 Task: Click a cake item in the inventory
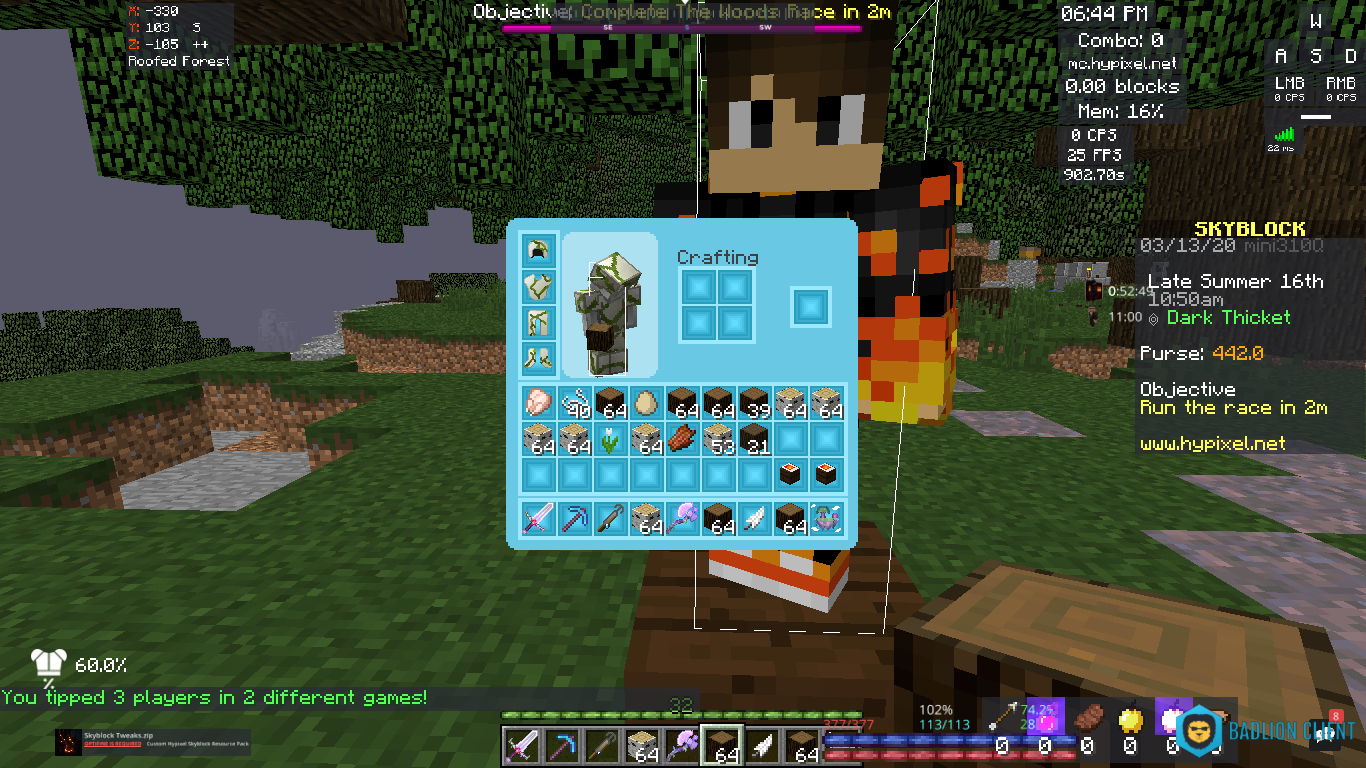point(791,473)
